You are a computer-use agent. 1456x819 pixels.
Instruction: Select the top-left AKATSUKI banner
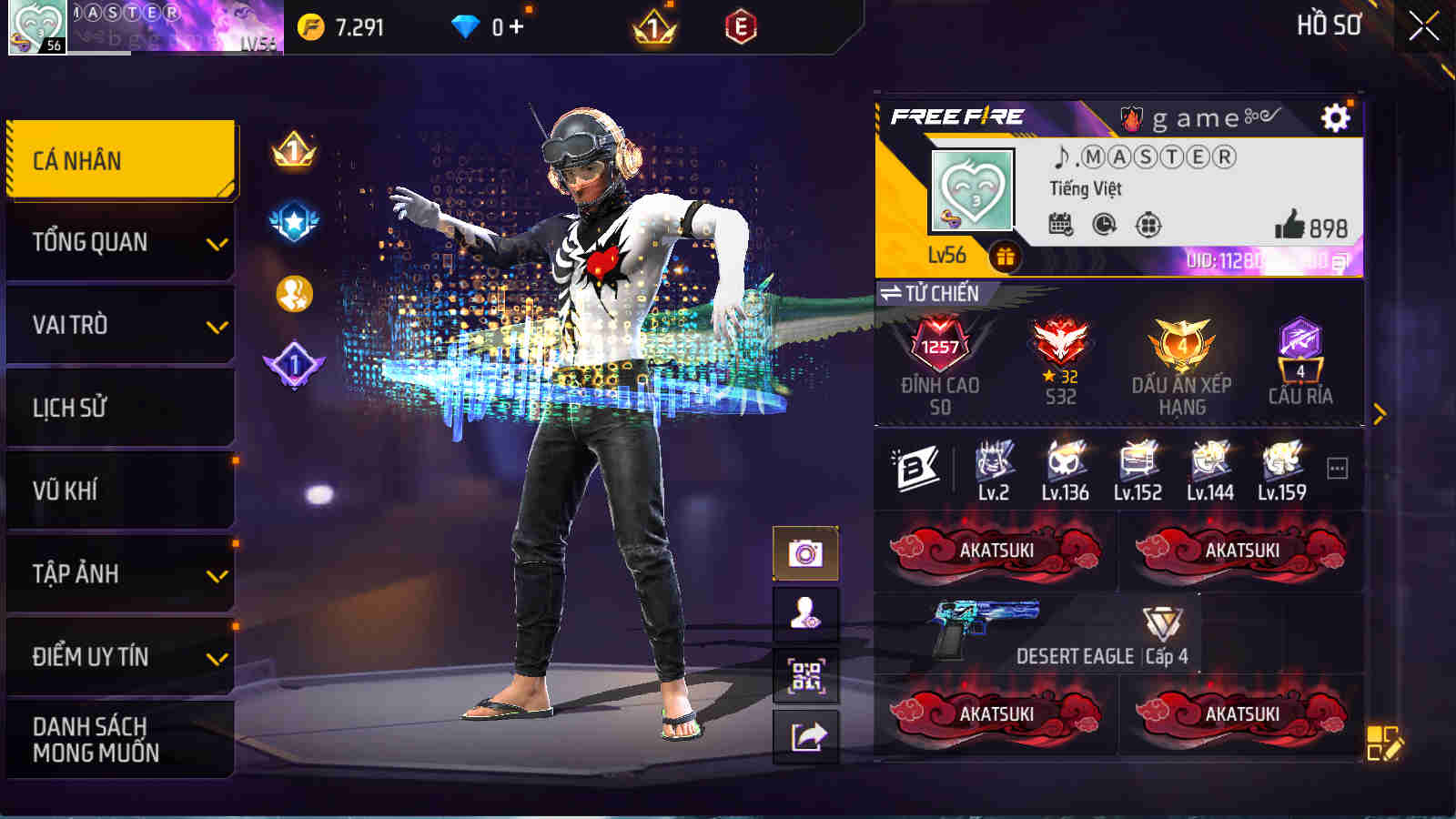[996, 550]
